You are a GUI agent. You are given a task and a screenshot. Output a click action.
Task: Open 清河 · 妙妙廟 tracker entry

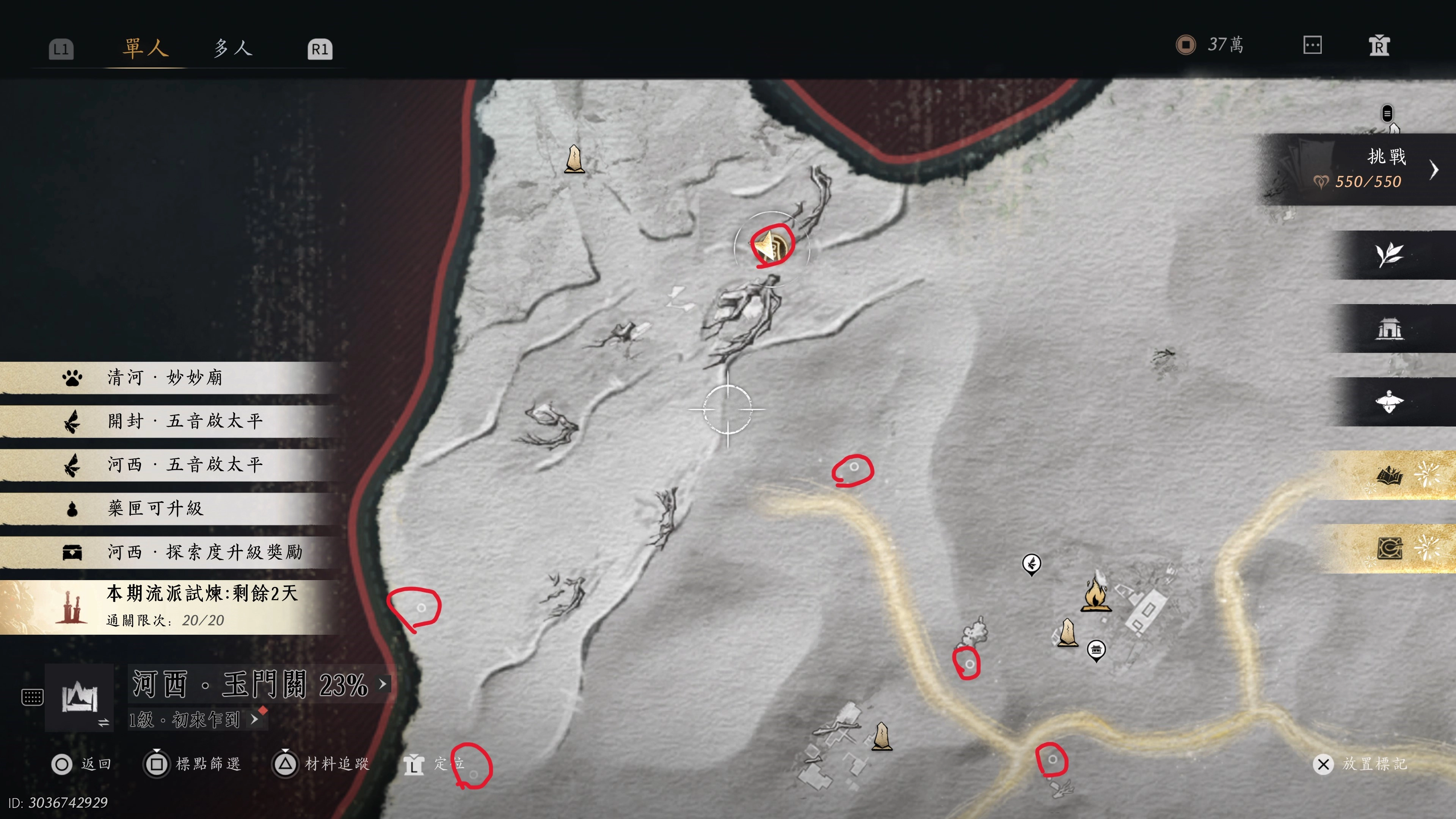pyautogui.click(x=165, y=378)
